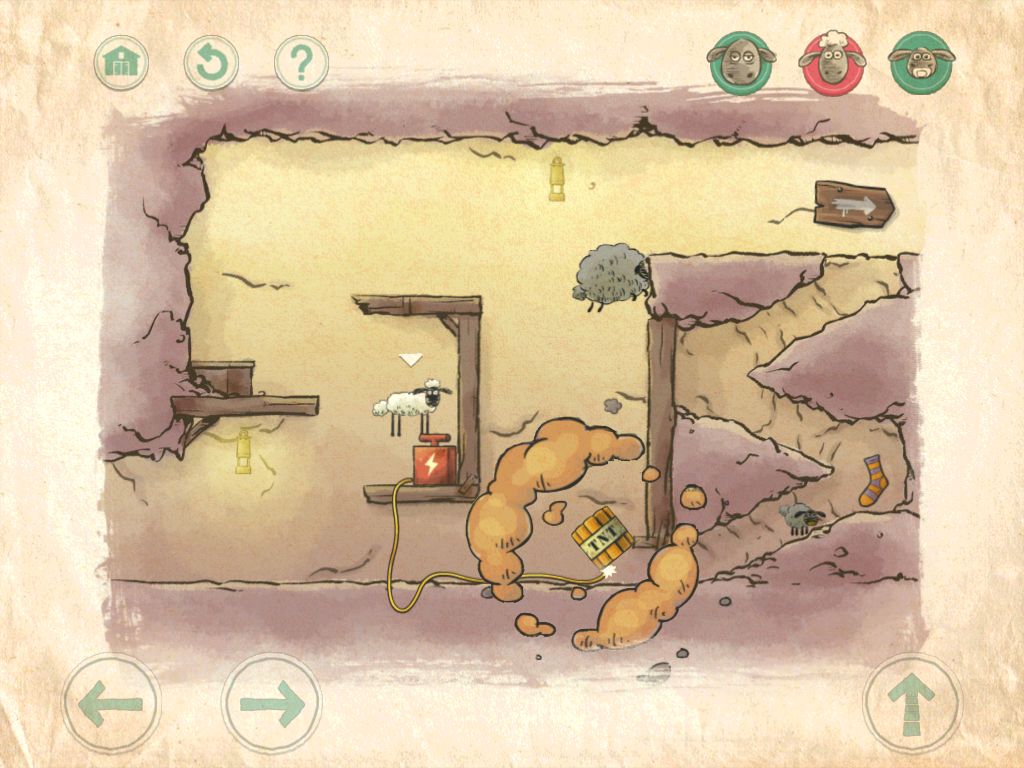Select Shirley, the big sheep portrait
This screenshot has width=1024, height=768.
741,63
